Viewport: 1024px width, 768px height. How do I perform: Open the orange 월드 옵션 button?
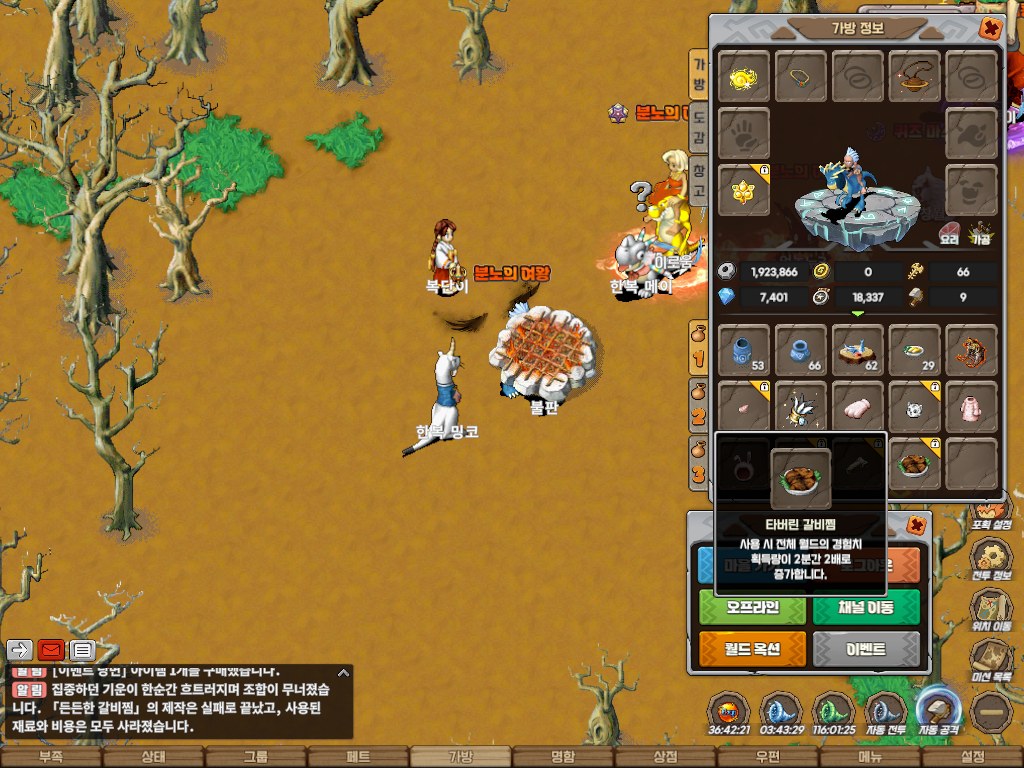pos(752,649)
